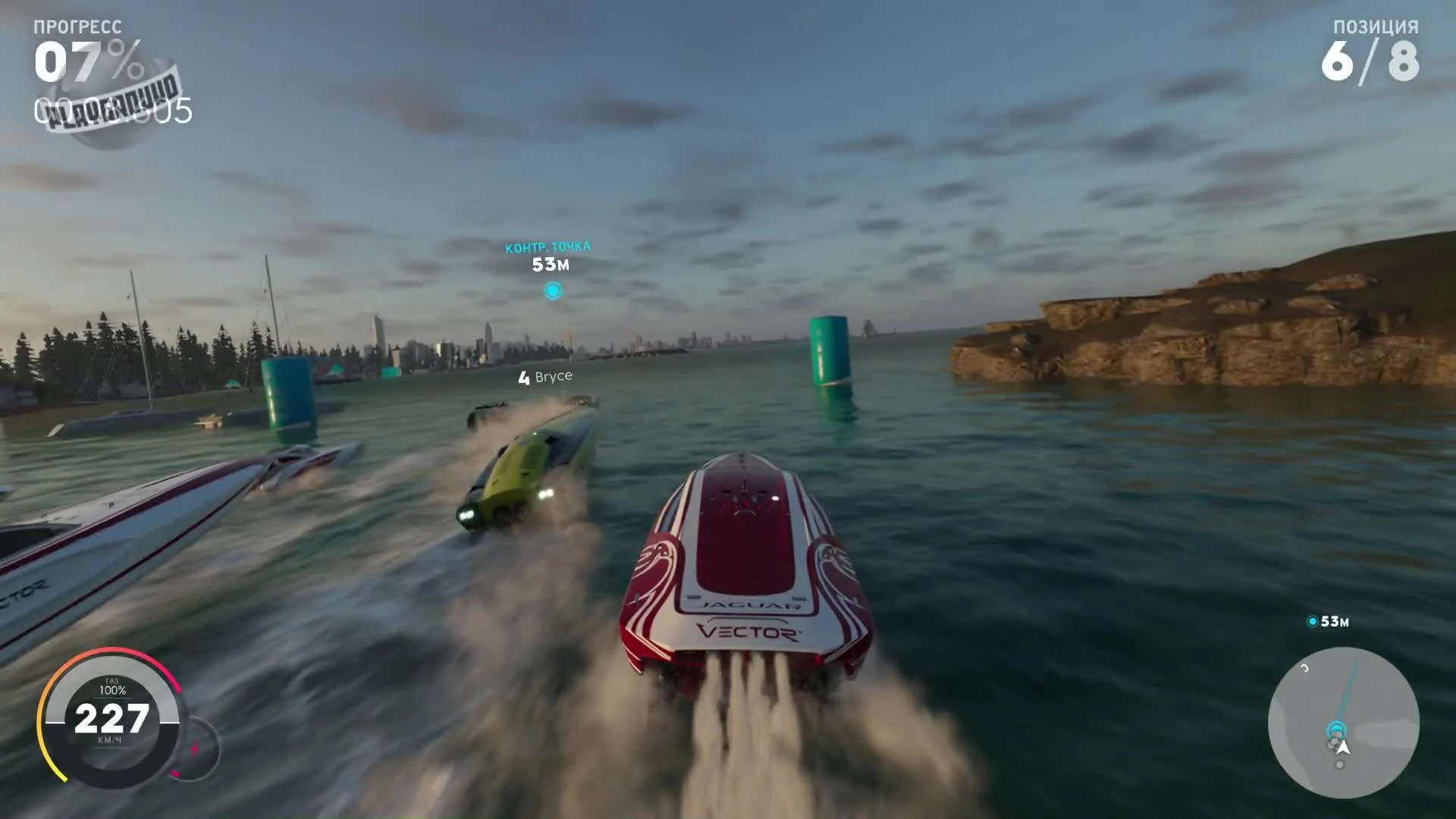Click the player arrow icon on the minimap
The height and width of the screenshot is (819, 1456).
point(1344,747)
